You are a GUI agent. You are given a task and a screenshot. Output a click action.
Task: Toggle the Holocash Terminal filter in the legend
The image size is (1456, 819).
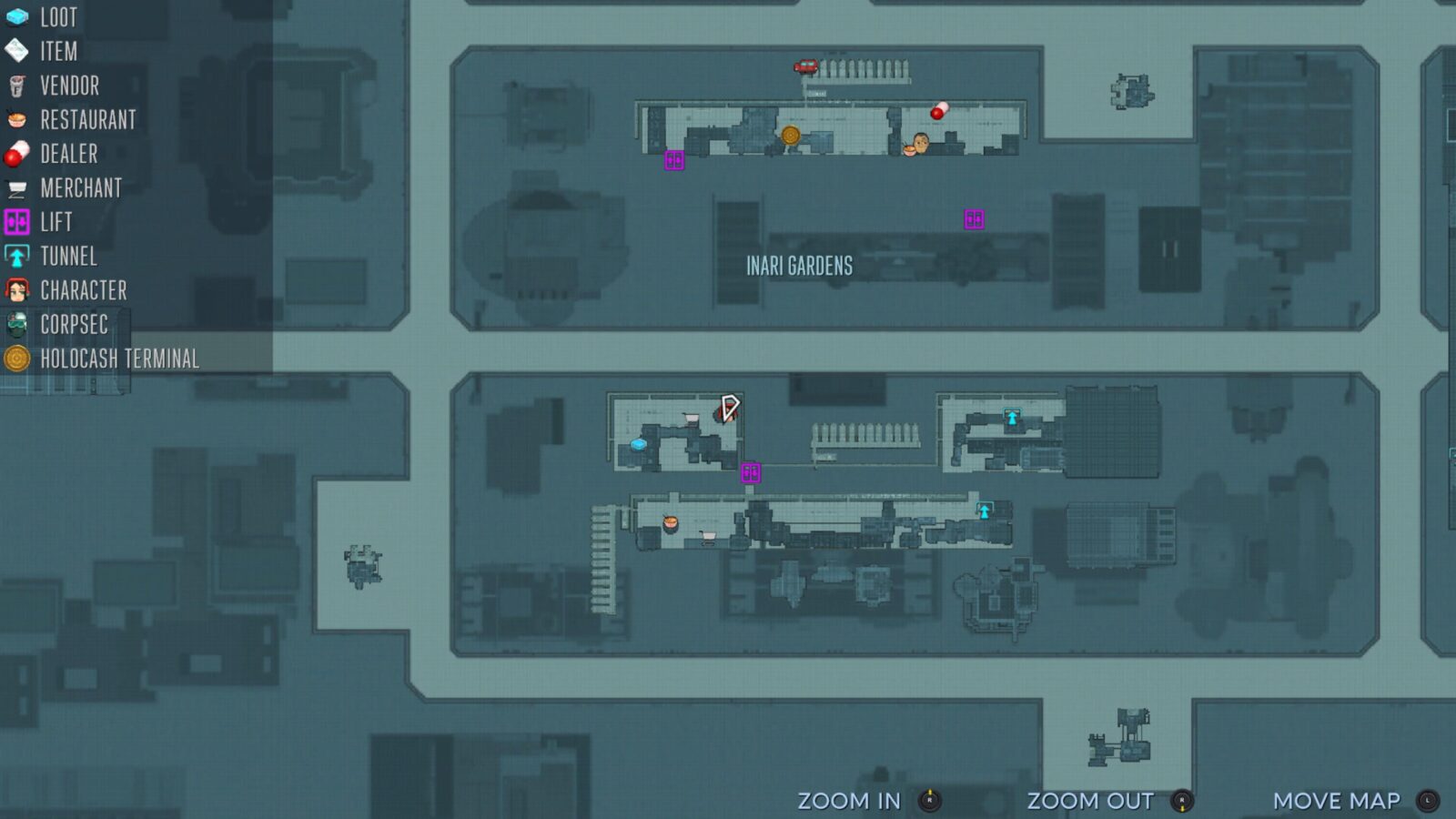pyautogui.click(x=16, y=359)
